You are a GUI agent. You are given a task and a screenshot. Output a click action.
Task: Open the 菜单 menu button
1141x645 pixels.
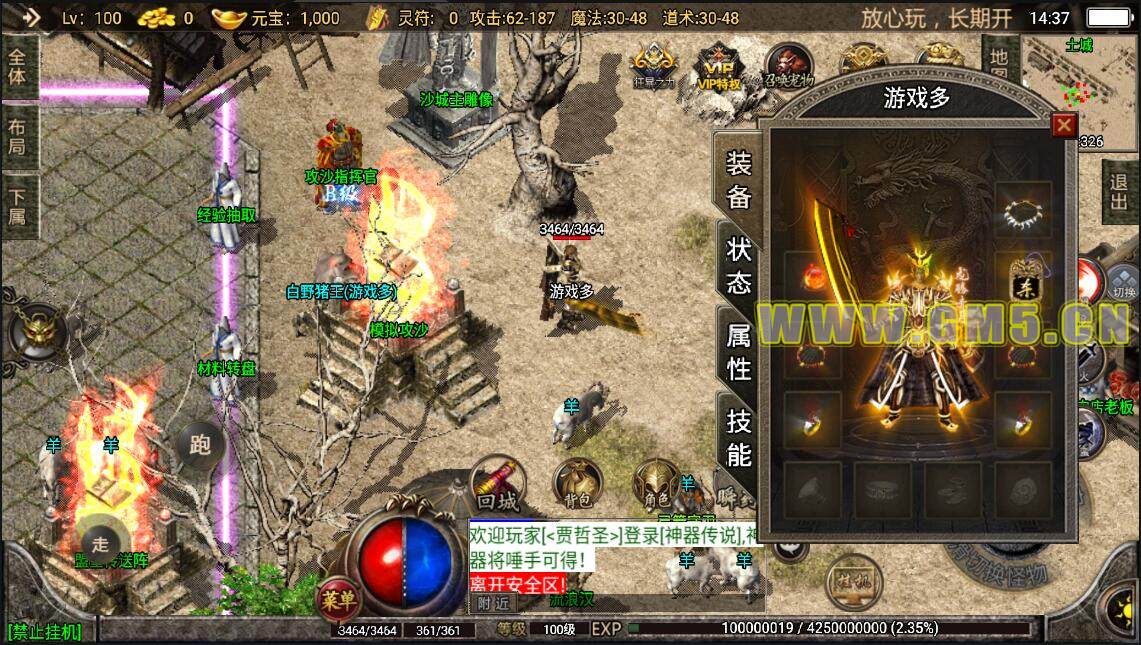337,599
